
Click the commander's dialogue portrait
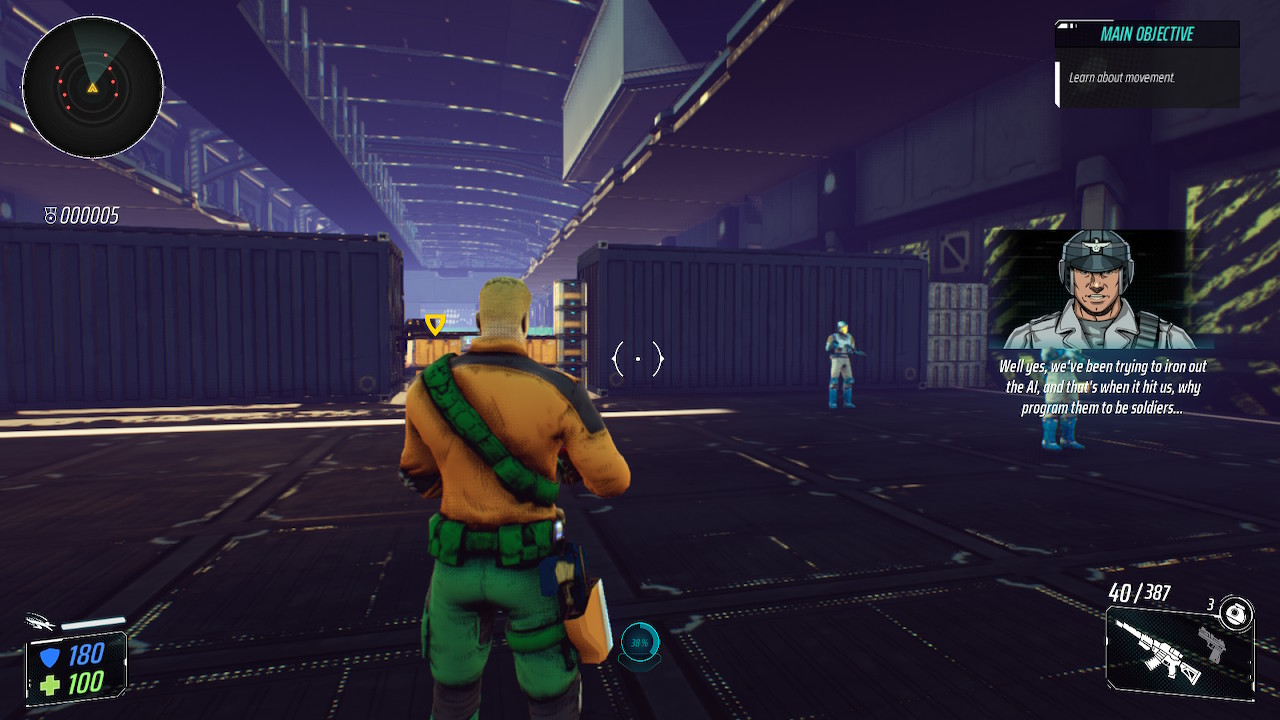tap(1096, 290)
